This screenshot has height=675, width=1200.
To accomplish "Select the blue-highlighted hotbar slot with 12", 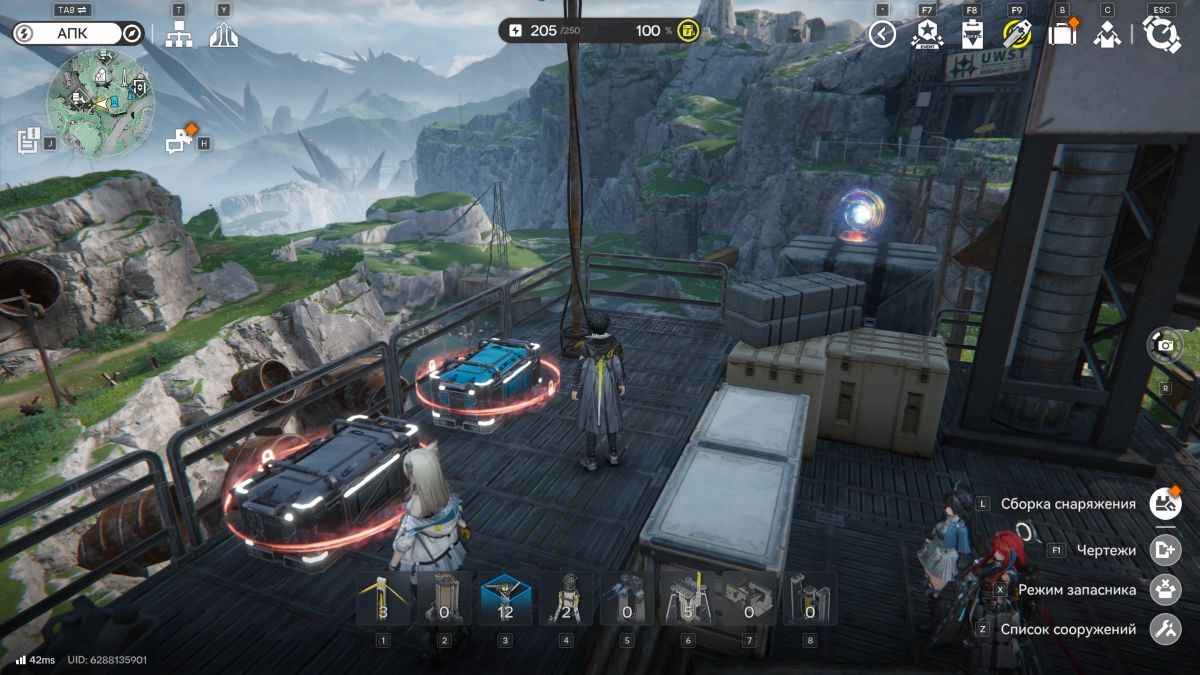I will 505,598.
